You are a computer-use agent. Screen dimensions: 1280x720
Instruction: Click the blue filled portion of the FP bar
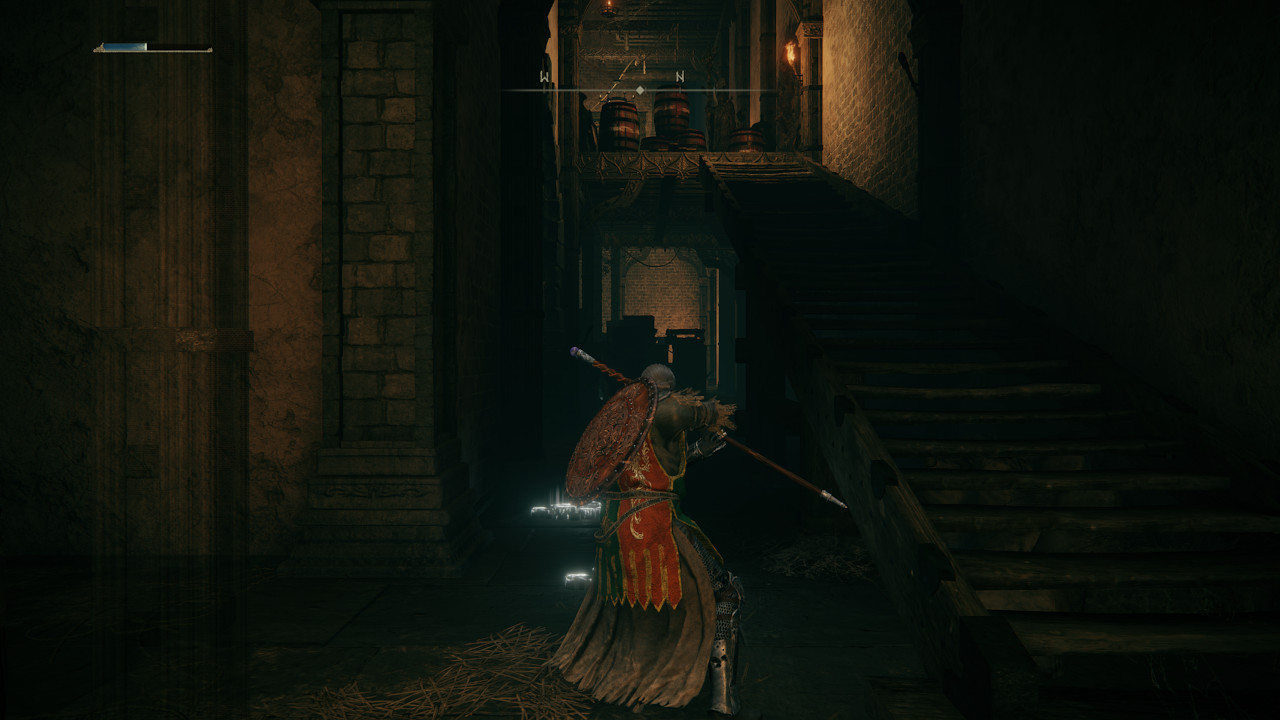point(125,46)
